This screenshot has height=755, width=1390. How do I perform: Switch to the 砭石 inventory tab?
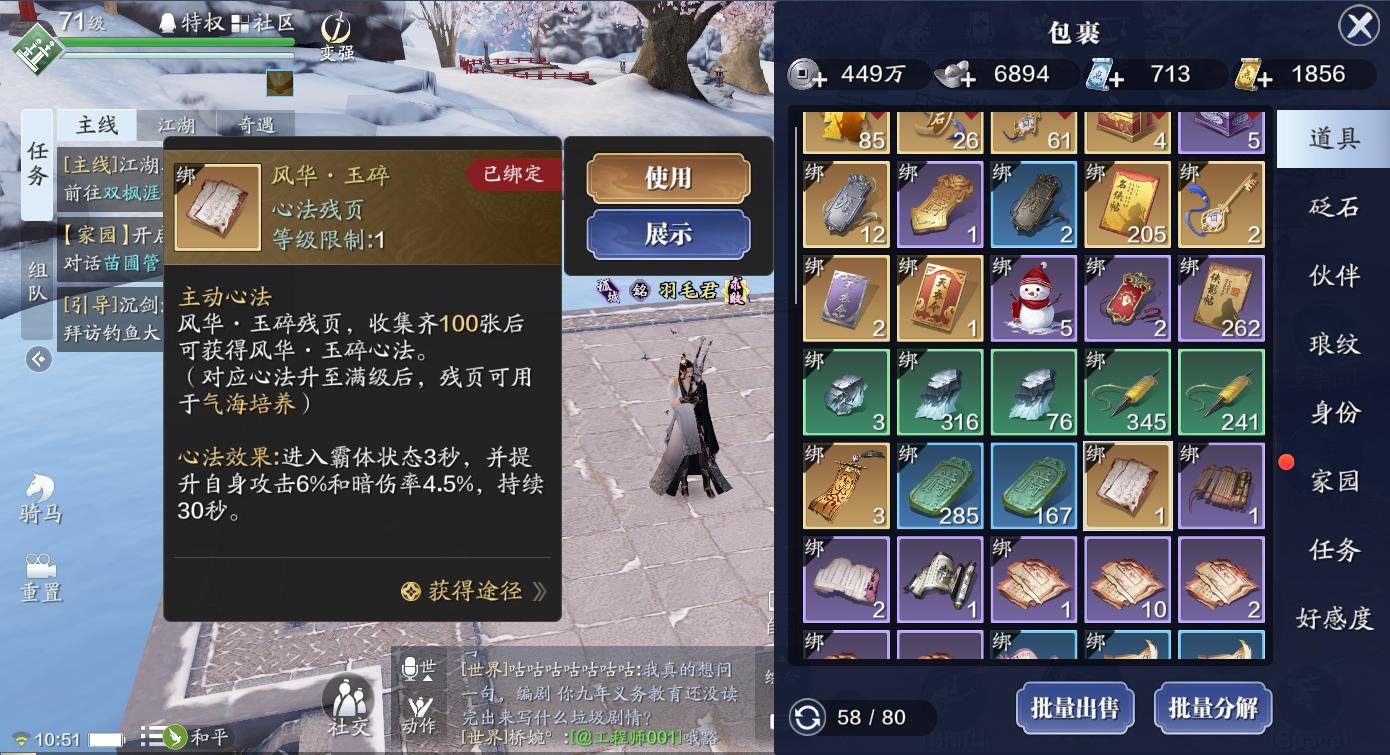coord(1334,207)
